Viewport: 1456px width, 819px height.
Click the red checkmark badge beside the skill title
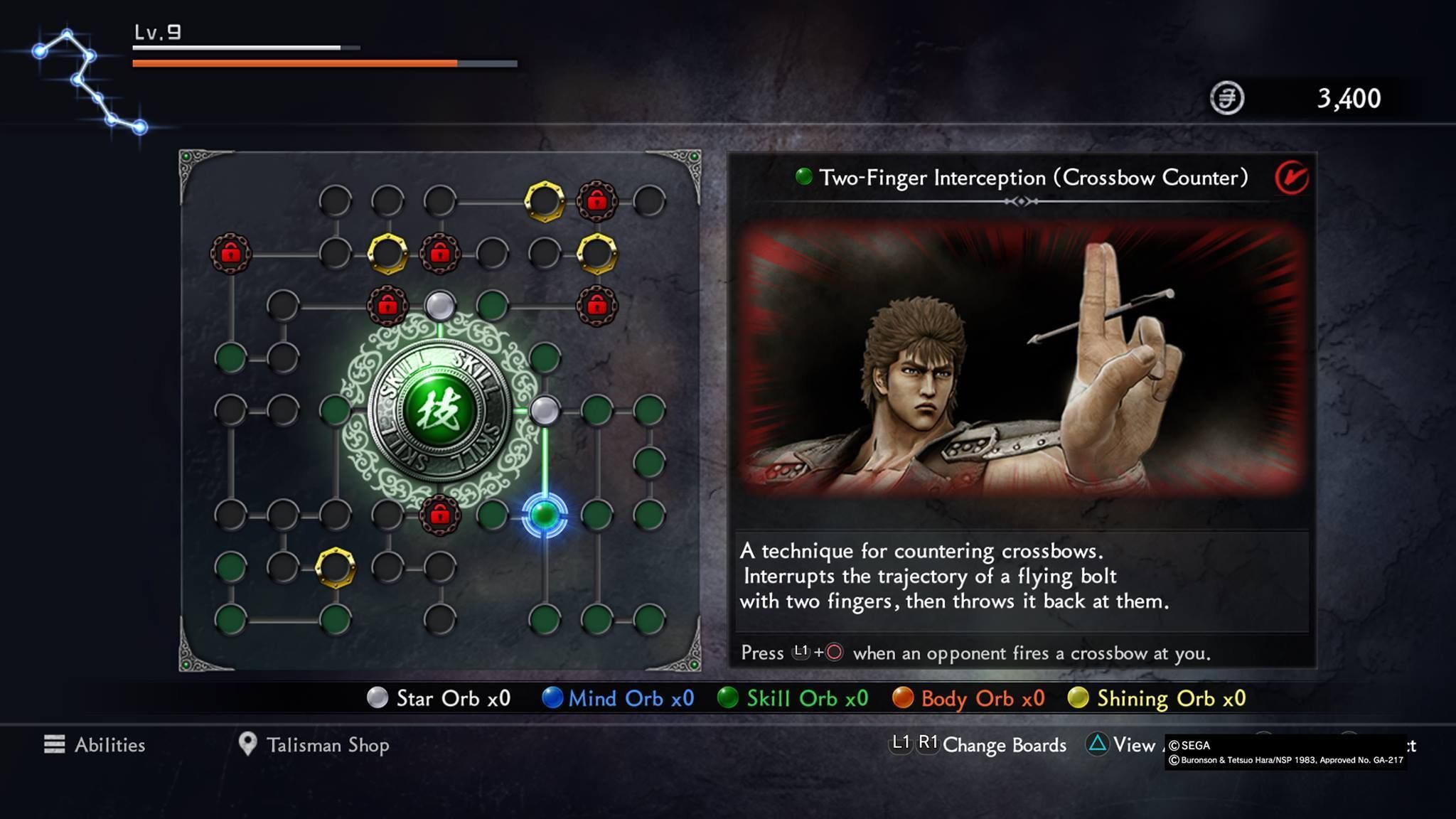point(1291,178)
